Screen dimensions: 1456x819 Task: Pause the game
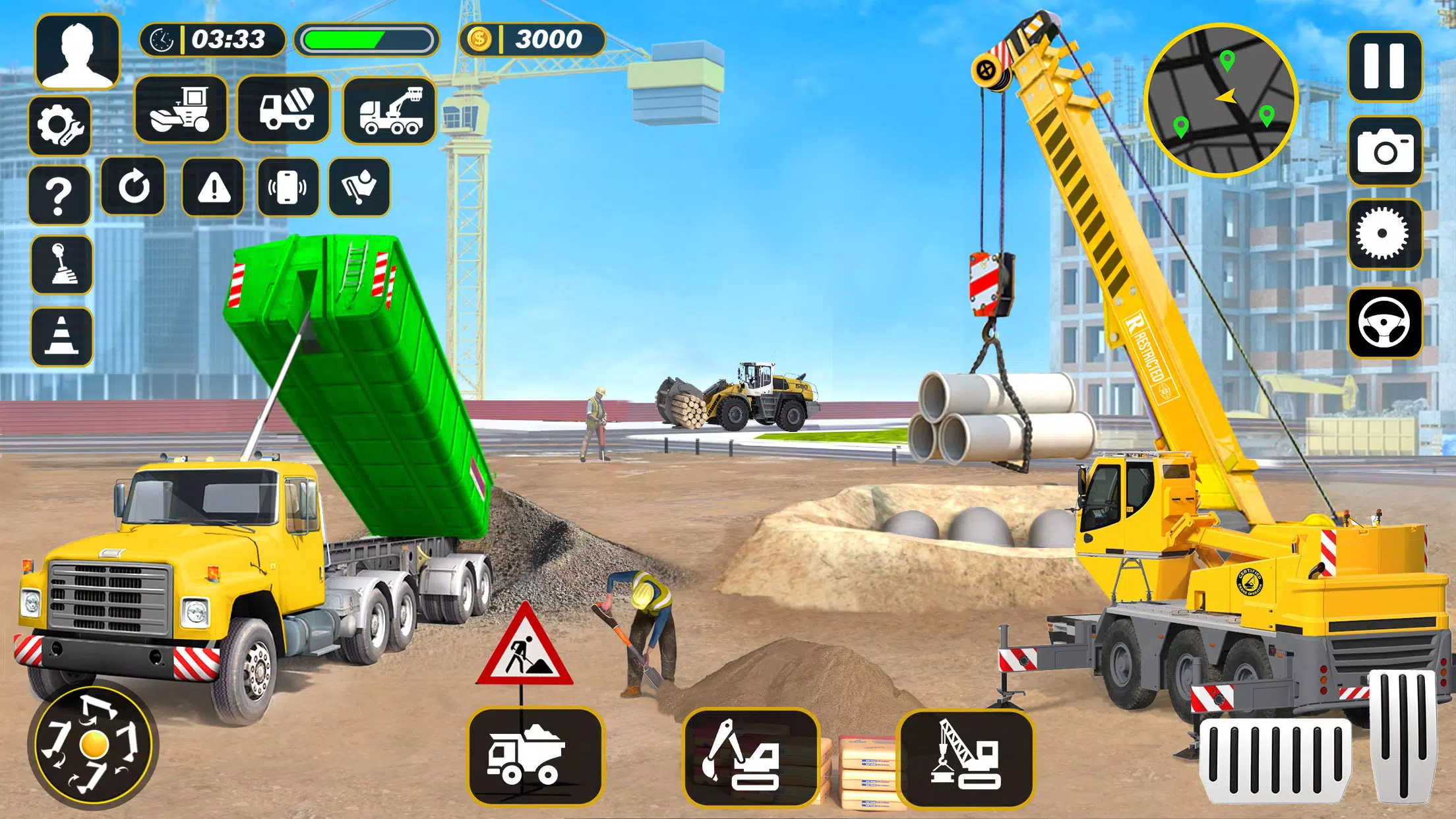(x=1386, y=68)
